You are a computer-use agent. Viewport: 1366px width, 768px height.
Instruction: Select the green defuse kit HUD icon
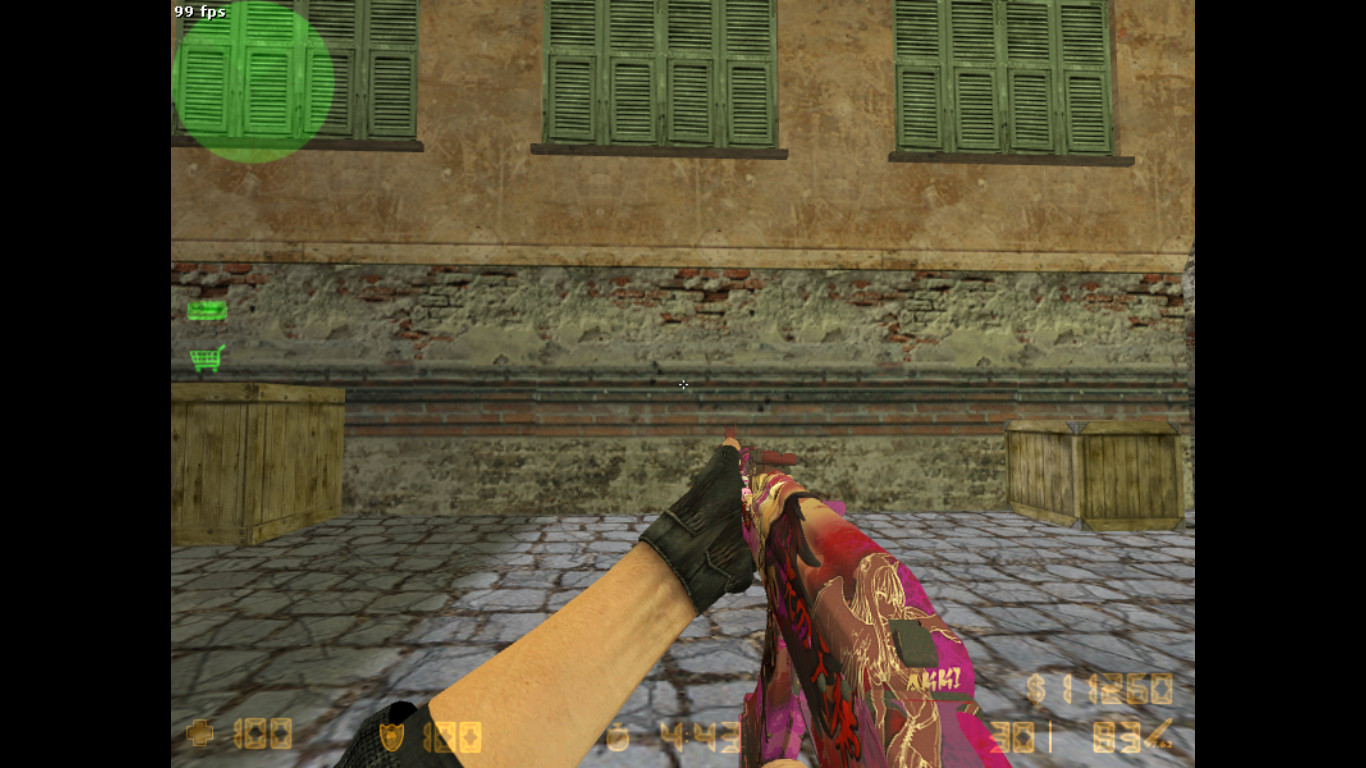click(x=207, y=310)
